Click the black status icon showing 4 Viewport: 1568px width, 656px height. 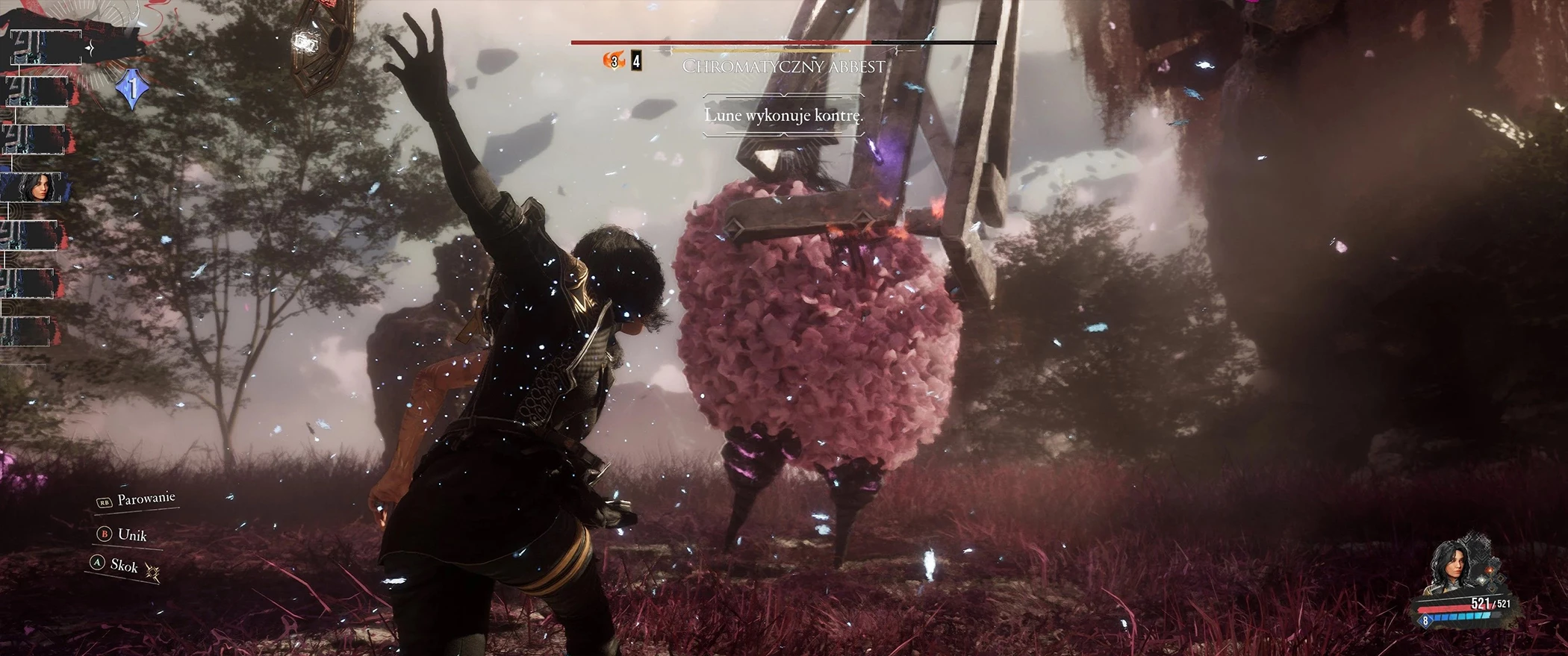[x=636, y=61]
